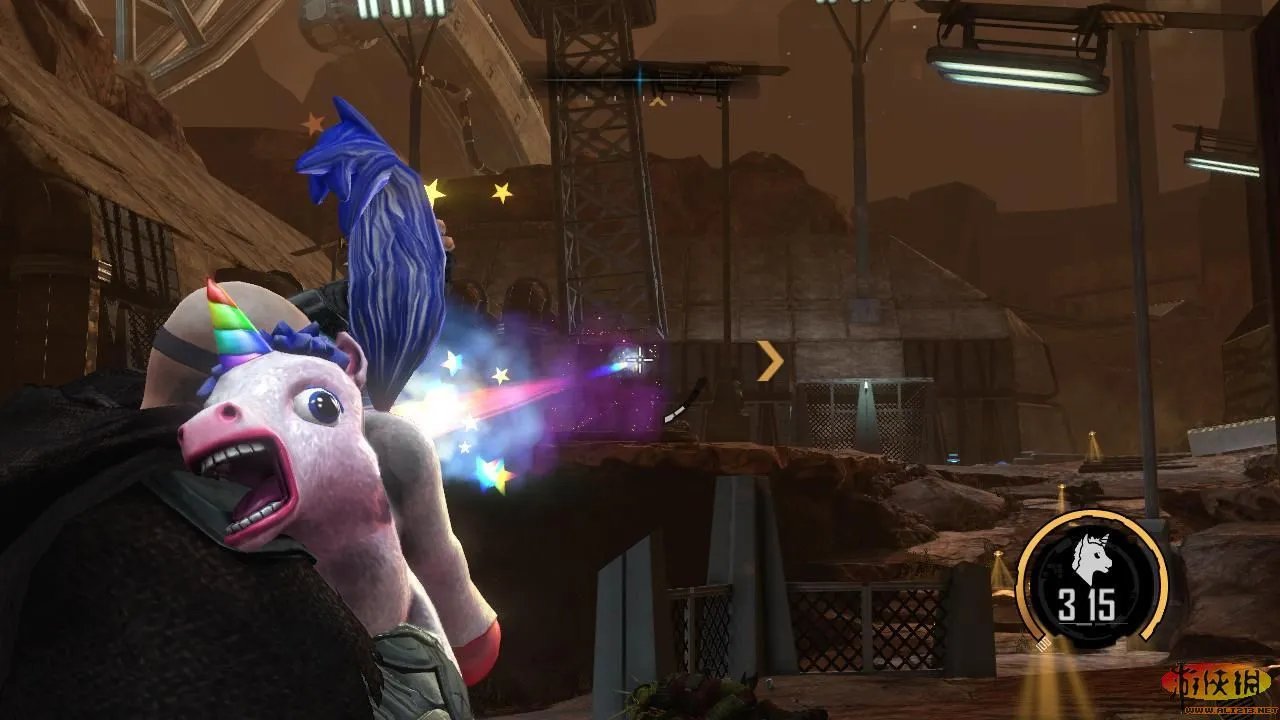1280x720 pixels.
Task: Select the unicorn weapon icon
Action: pyautogui.click(x=1094, y=556)
